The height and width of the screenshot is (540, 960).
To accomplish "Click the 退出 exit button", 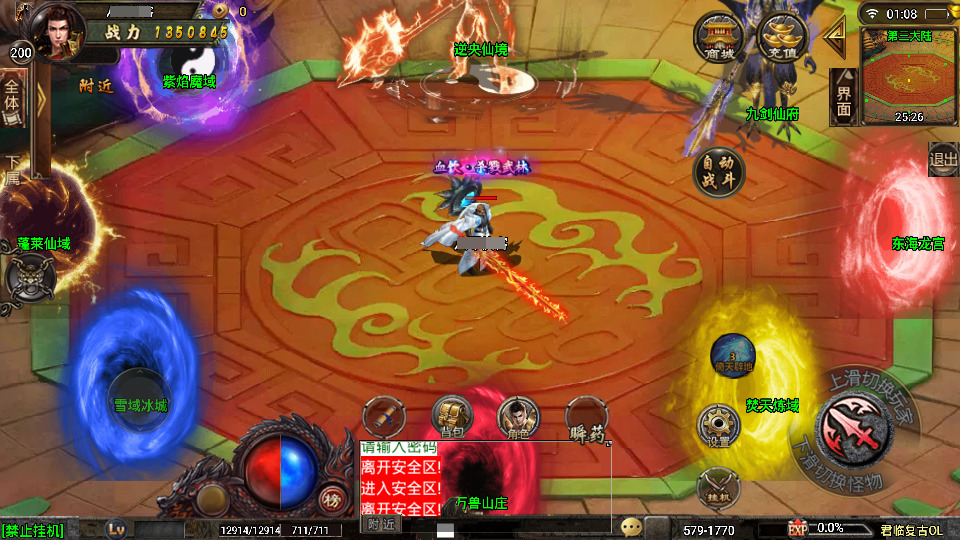I will coord(943,159).
